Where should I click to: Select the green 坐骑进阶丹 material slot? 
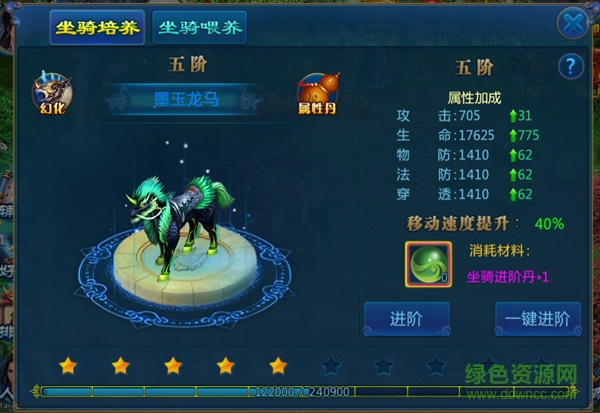tap(427, 261)
